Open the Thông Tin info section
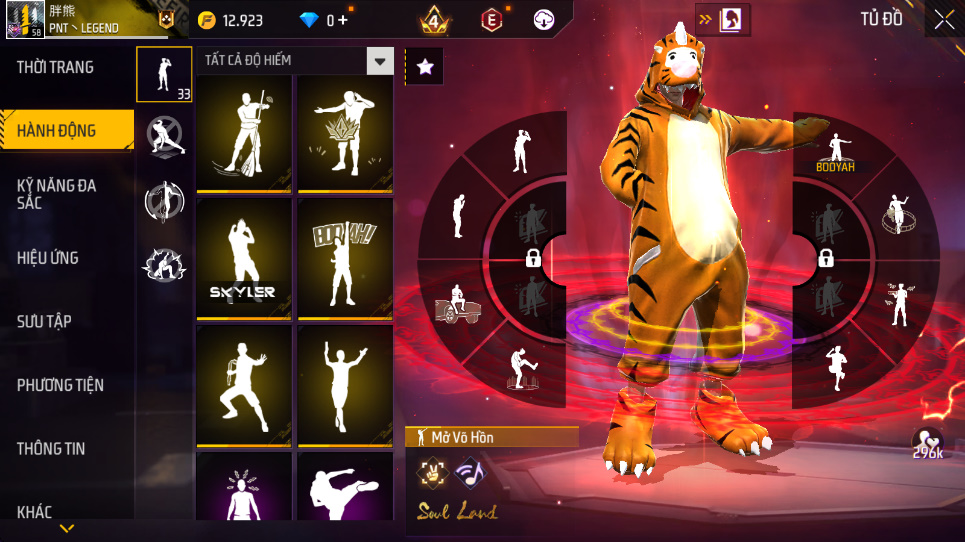 (51, 449)
